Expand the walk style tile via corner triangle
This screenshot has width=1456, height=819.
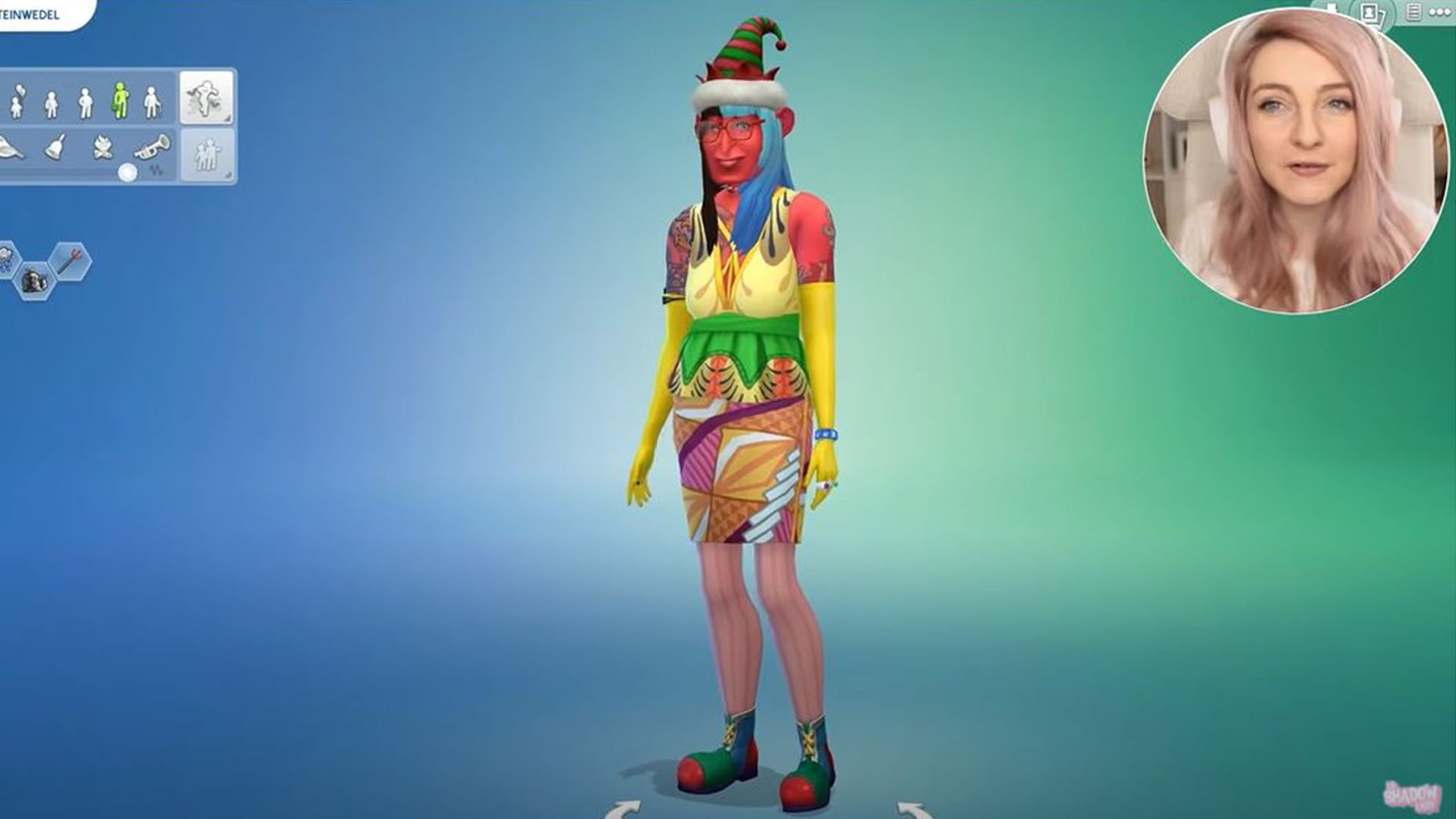click(x=227, y=120)
